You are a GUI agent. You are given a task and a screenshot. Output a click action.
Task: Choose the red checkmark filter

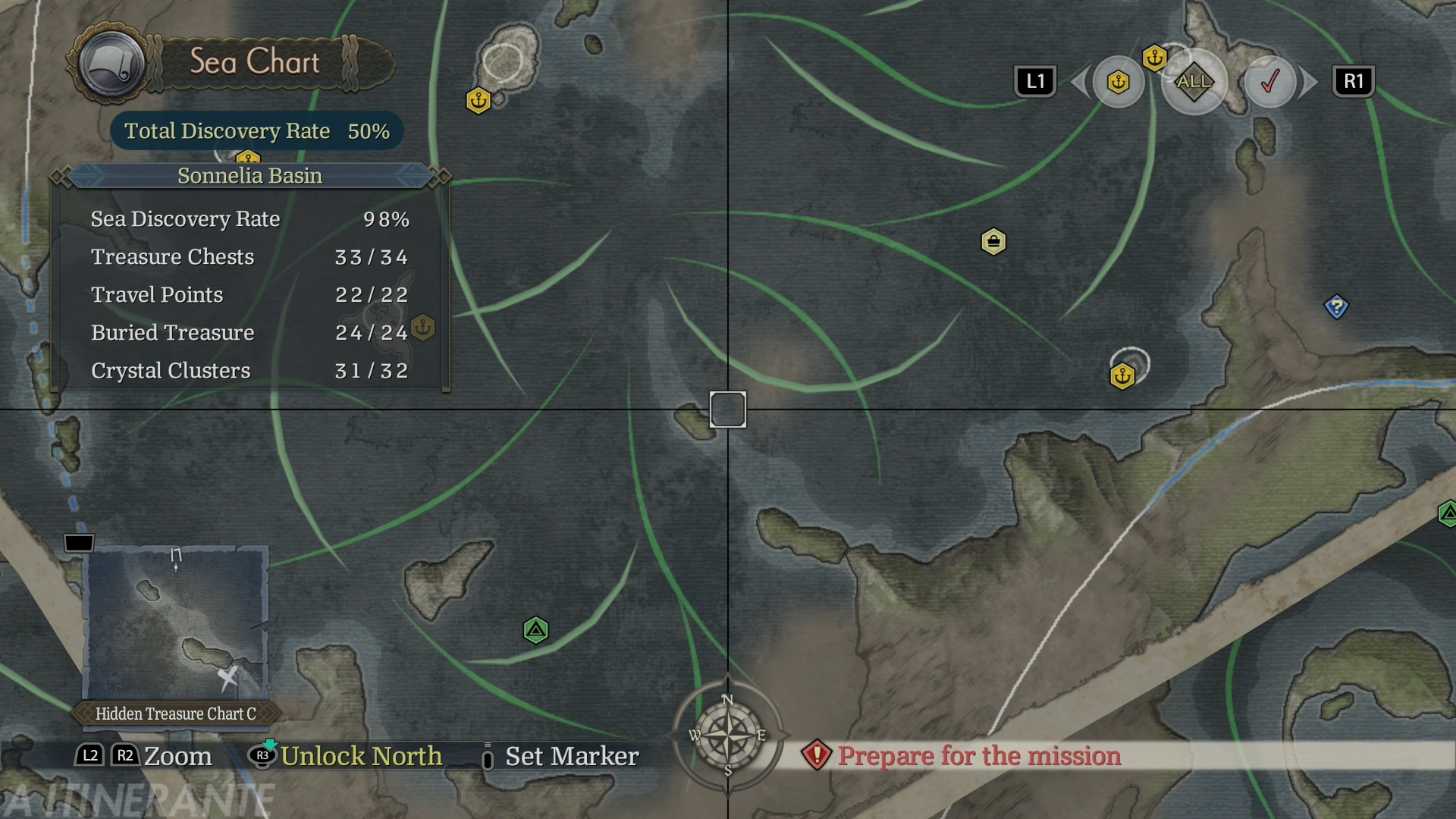[1269, 81]
